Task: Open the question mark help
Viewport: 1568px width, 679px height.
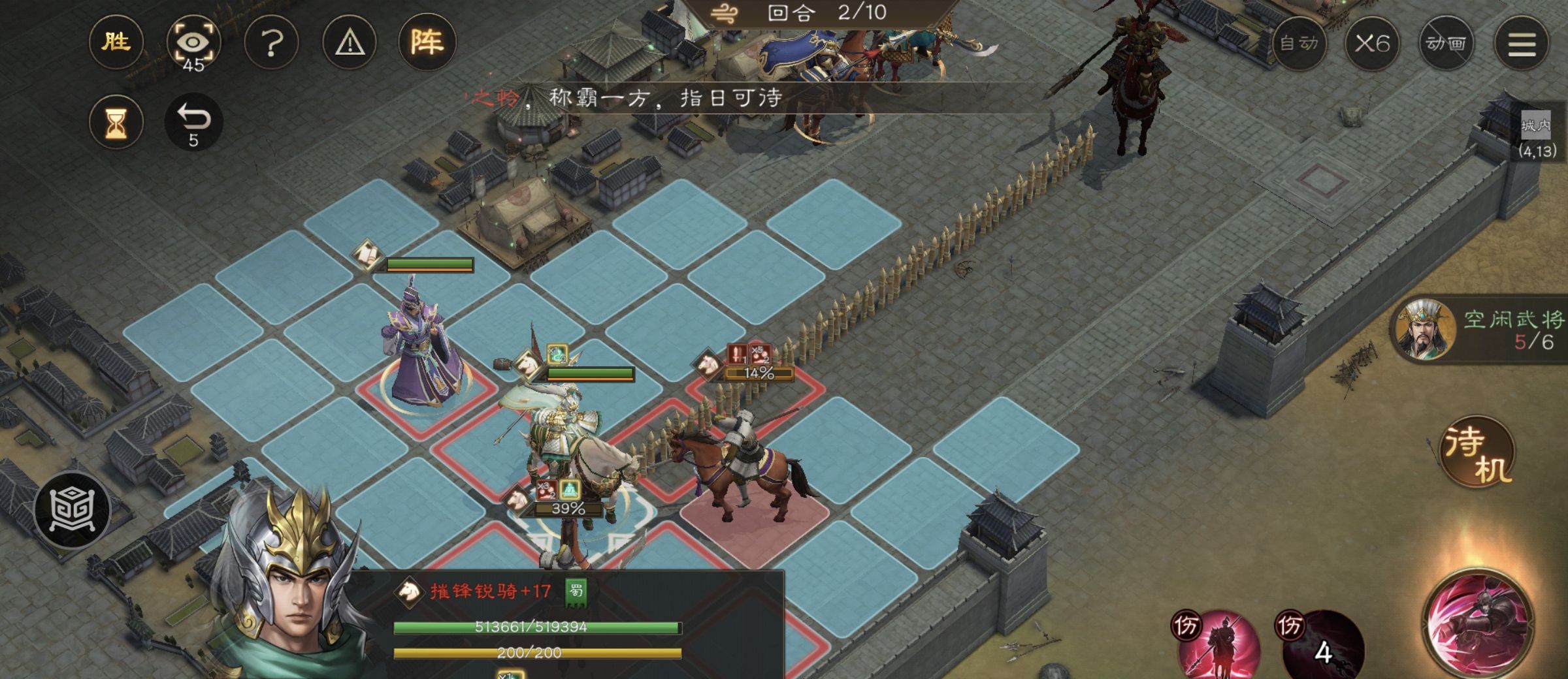Action: (271, 43)
